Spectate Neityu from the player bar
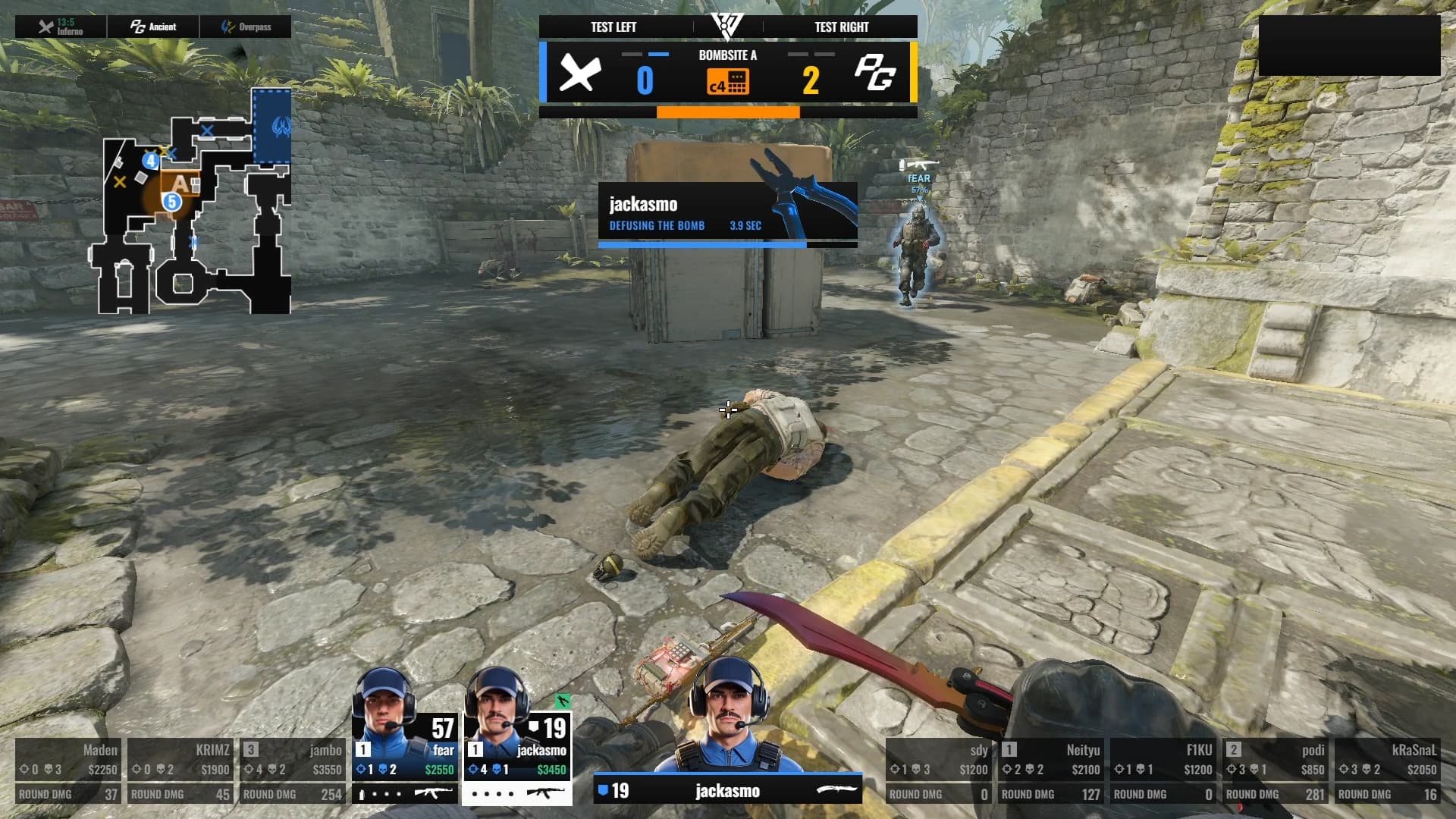1456x819 pixels. point(1051,770)
